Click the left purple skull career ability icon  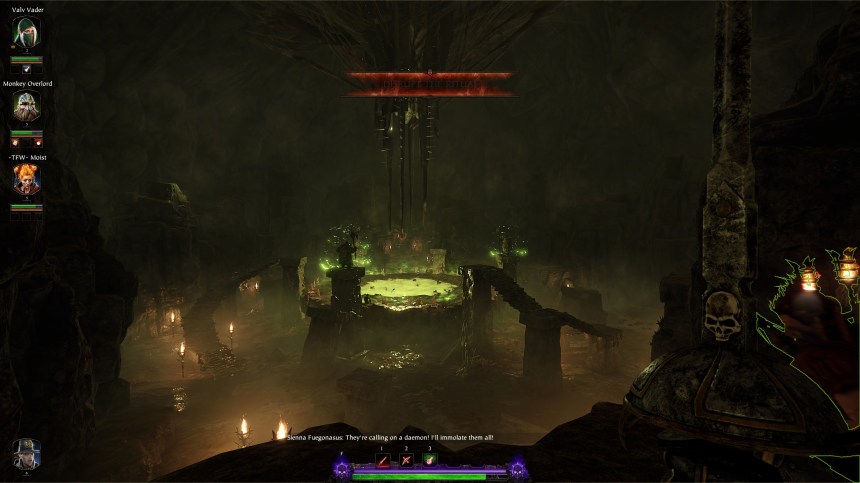pos(342,468)
